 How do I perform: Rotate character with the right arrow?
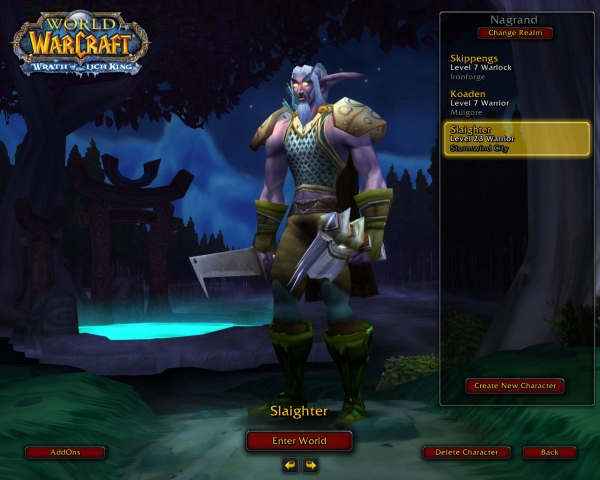click(x=311, y=464)
